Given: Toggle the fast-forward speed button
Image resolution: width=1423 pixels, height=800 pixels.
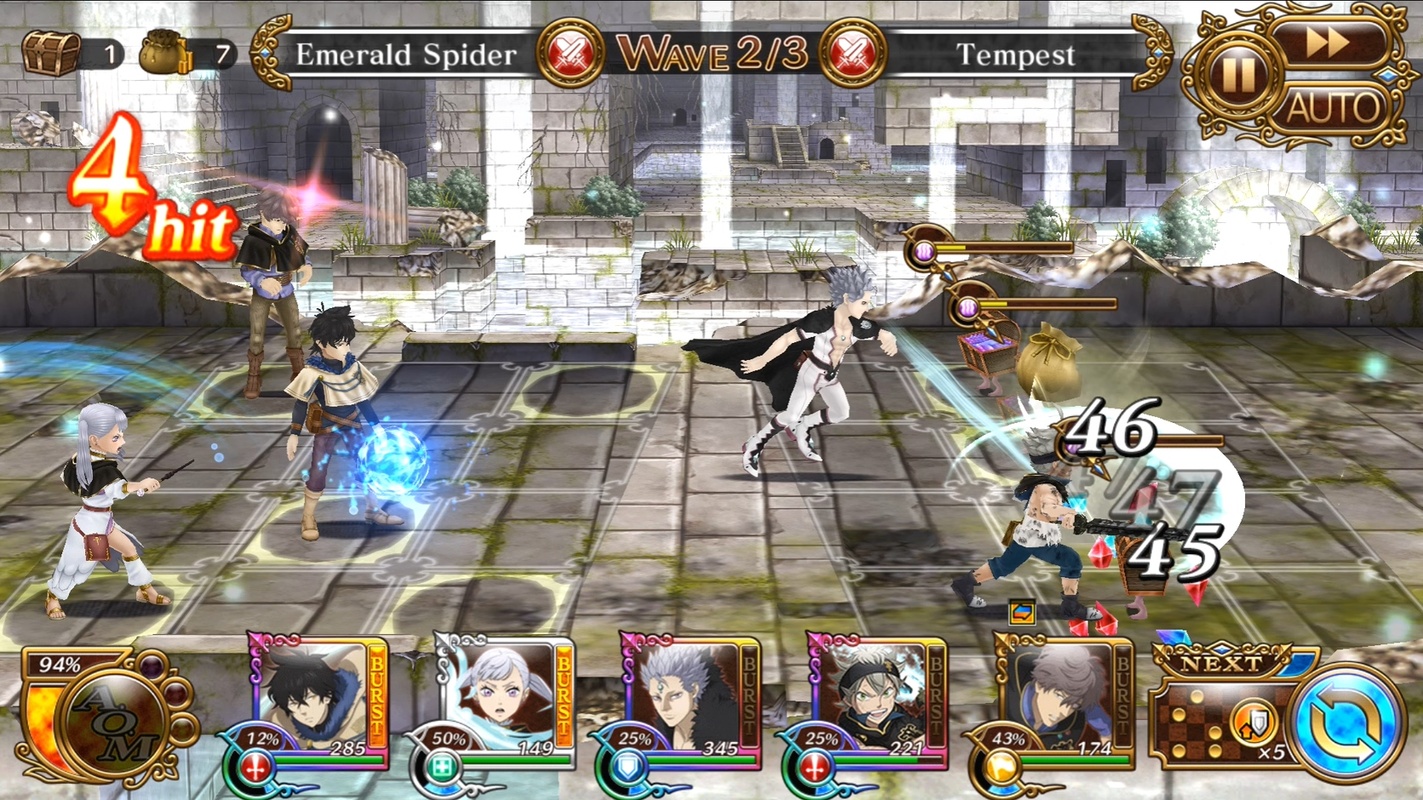Looking at the screenshot, I should tap(1328, 44).
